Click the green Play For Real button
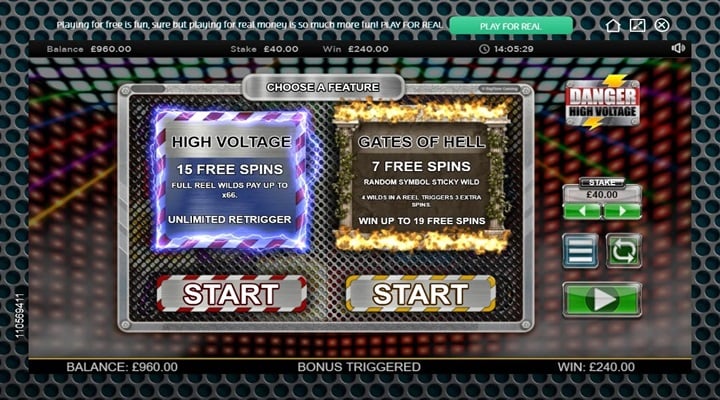This screenshot has width=720, height=400. [x=511, y=25]
